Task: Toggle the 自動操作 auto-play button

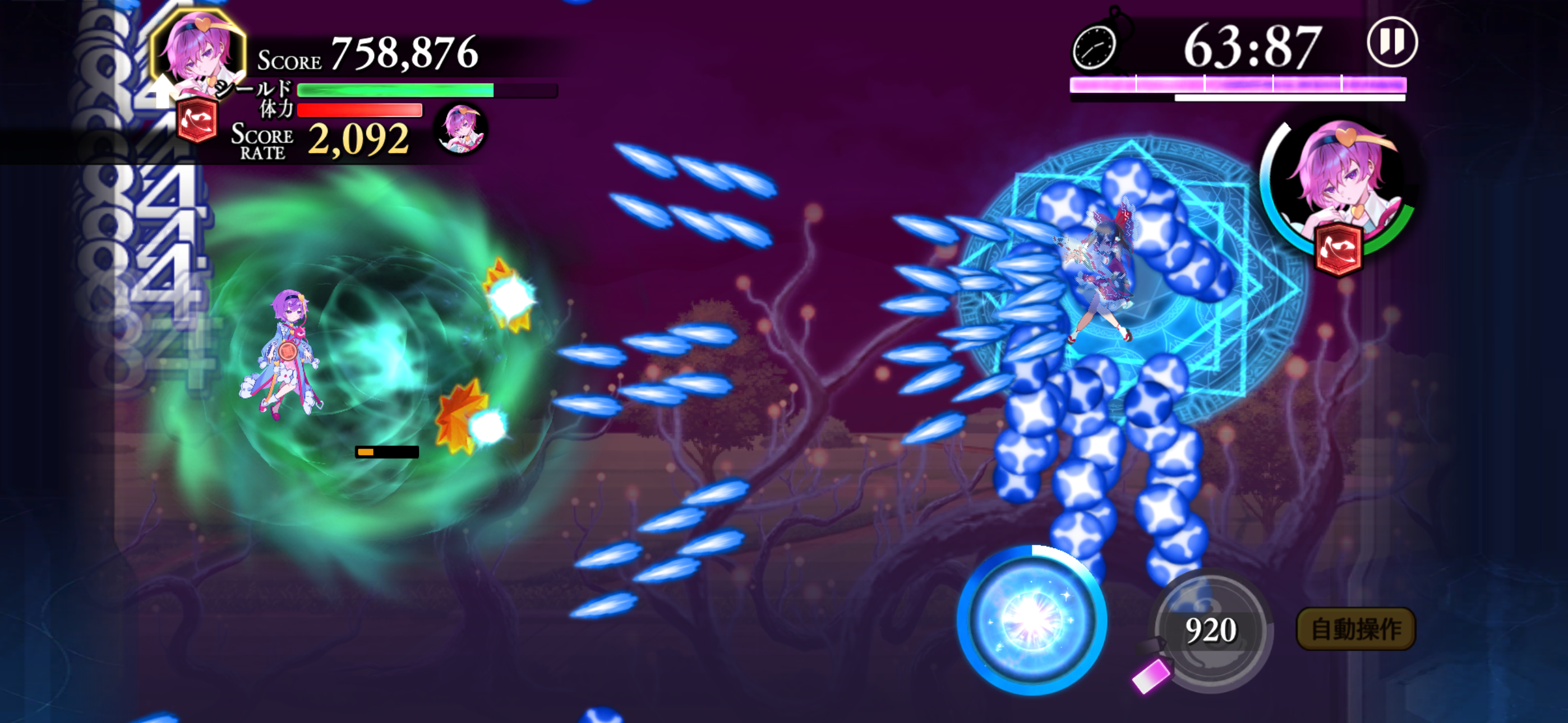Action: click(1355, 629)
